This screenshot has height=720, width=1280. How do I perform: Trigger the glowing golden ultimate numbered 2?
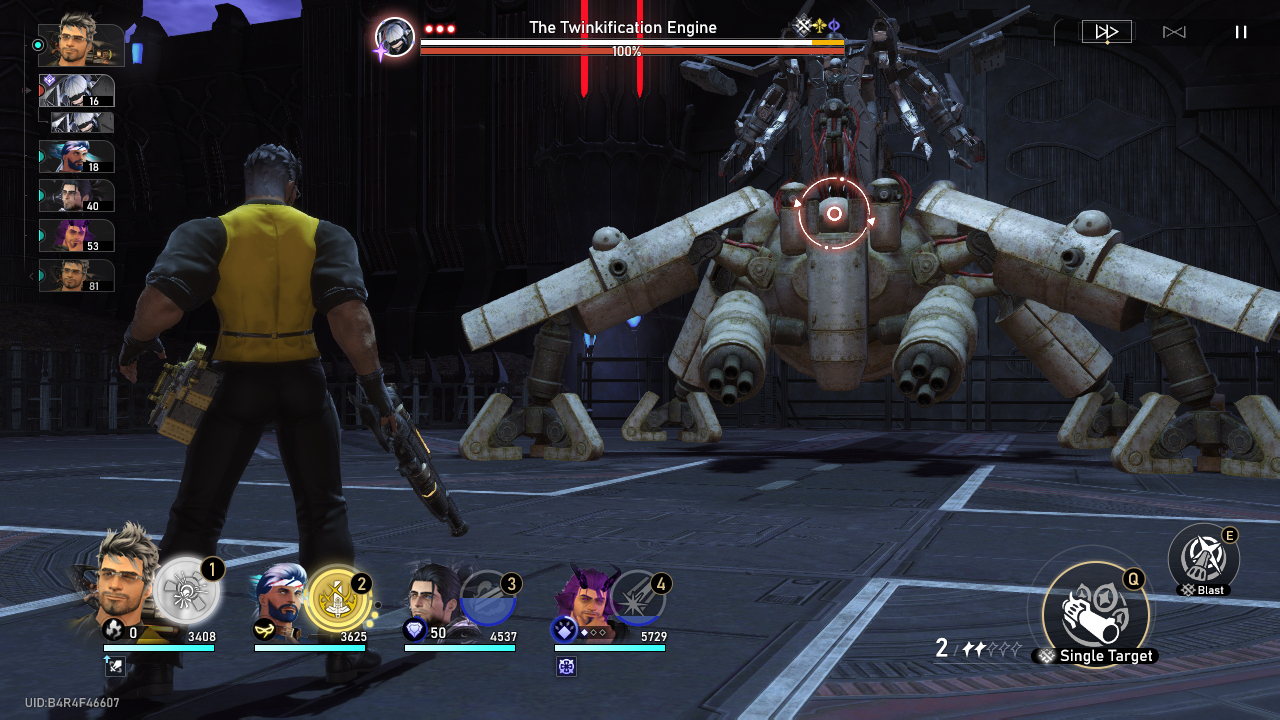[x=338, y=599]
